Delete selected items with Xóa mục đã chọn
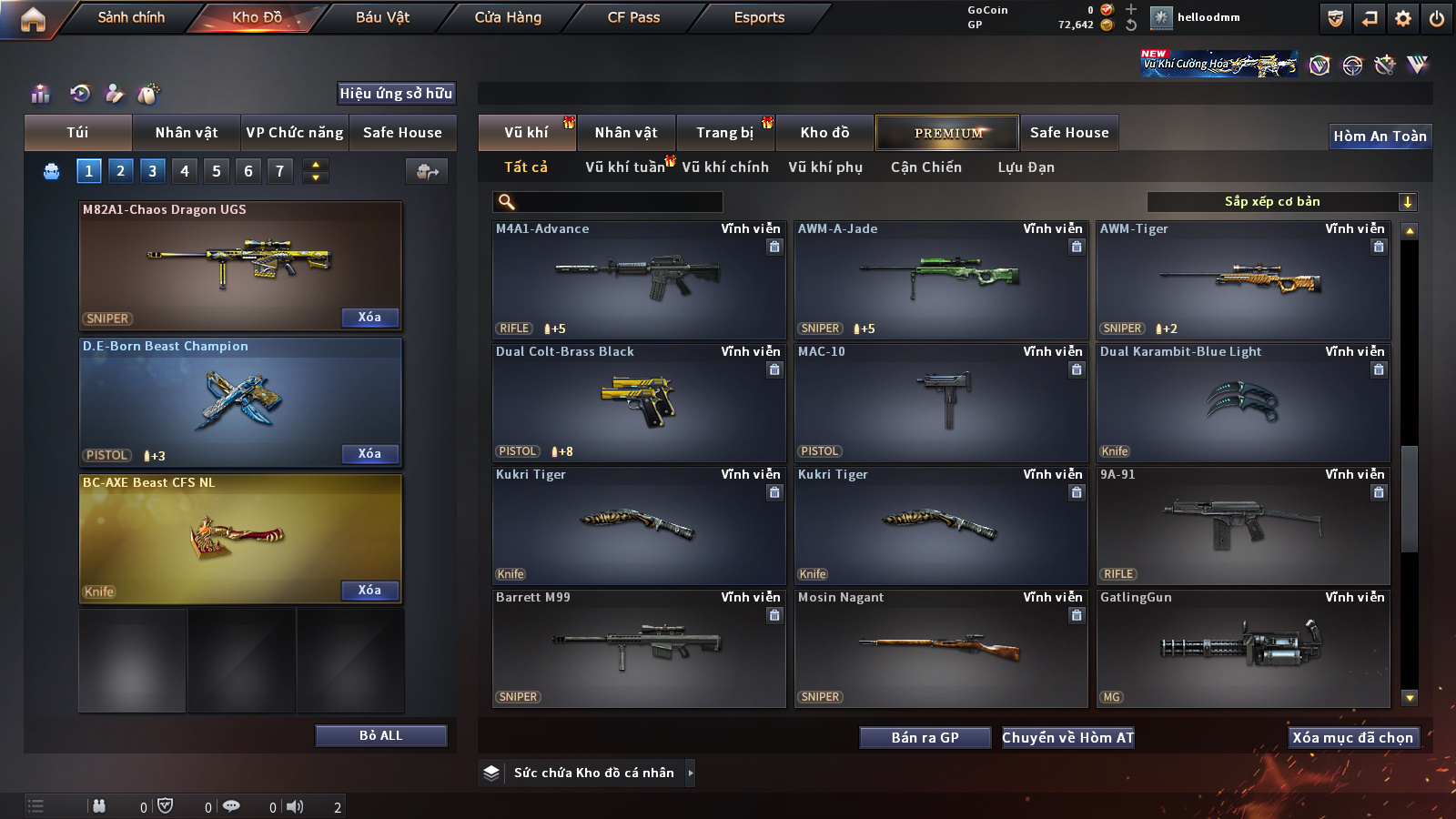This screenshot has width=1456, height=819. [1352, 738]
